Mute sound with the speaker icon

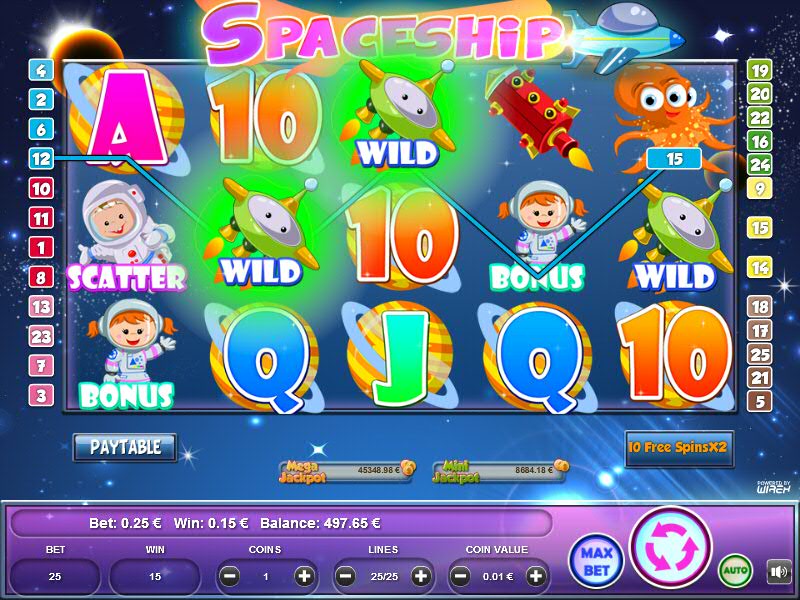pyautogui.click(x=777, y=571)
